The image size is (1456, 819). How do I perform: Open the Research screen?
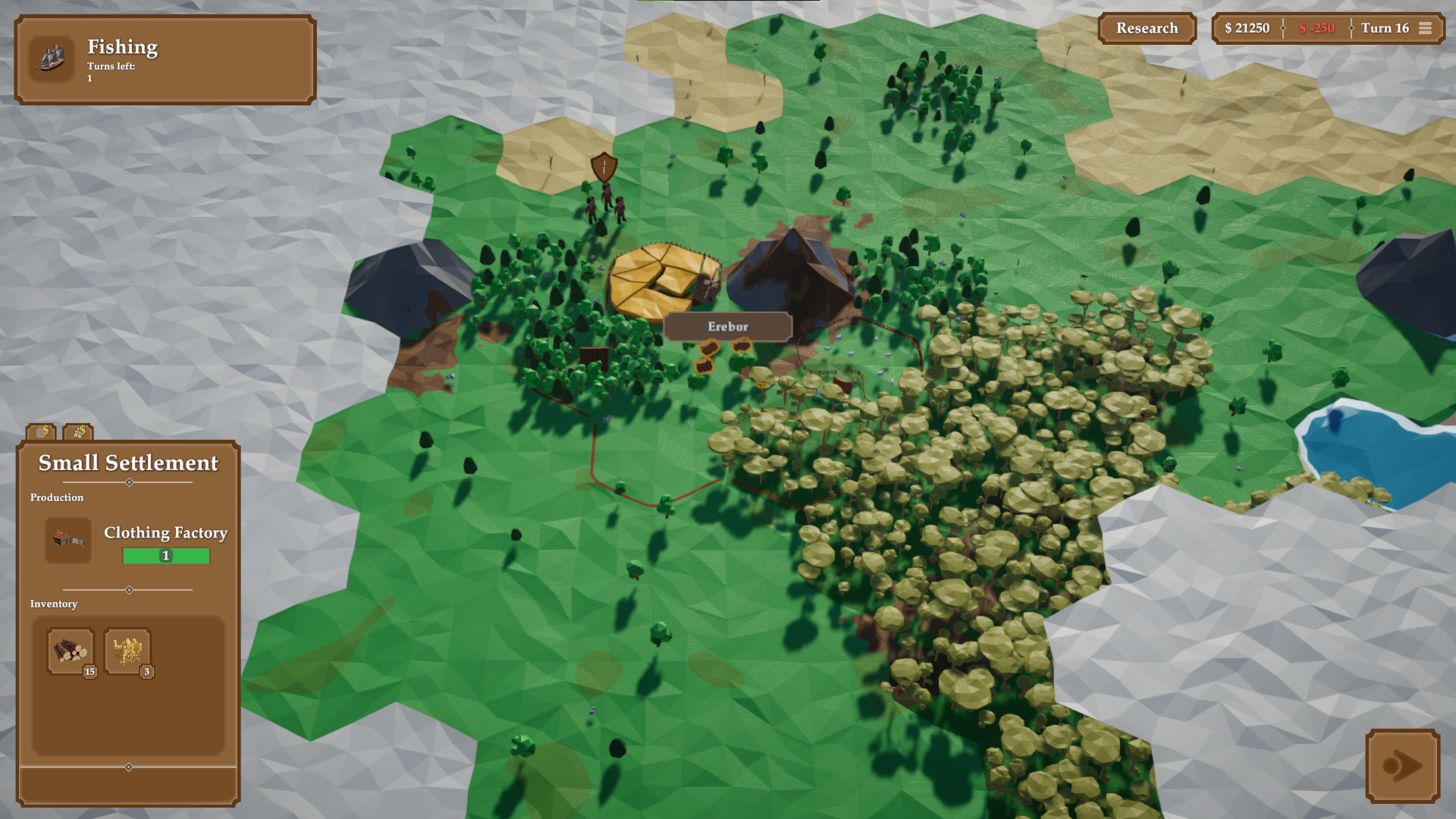point(1146,28)
